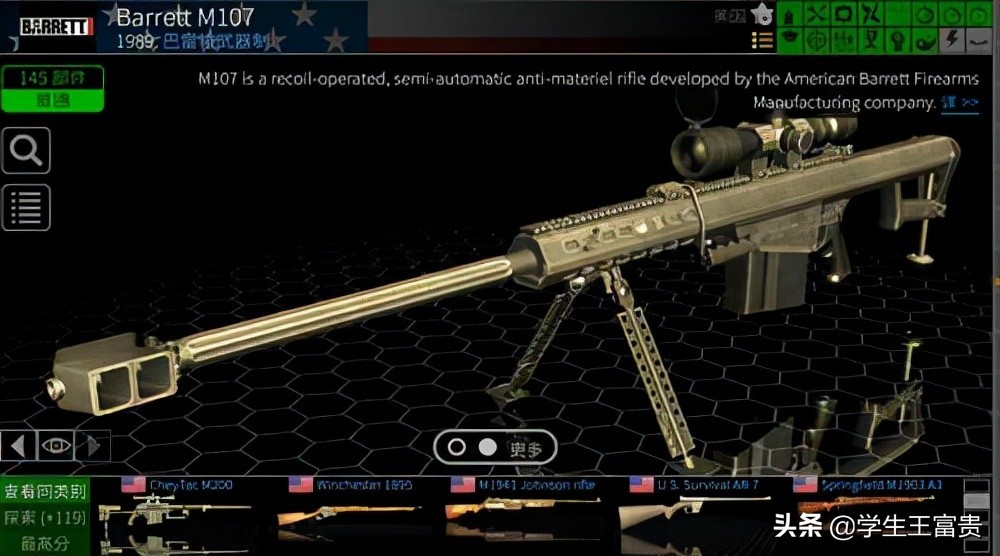Select the crossed tools mode icon
1000x556 pixels.
pyautogui.click(x=817, y=15)
